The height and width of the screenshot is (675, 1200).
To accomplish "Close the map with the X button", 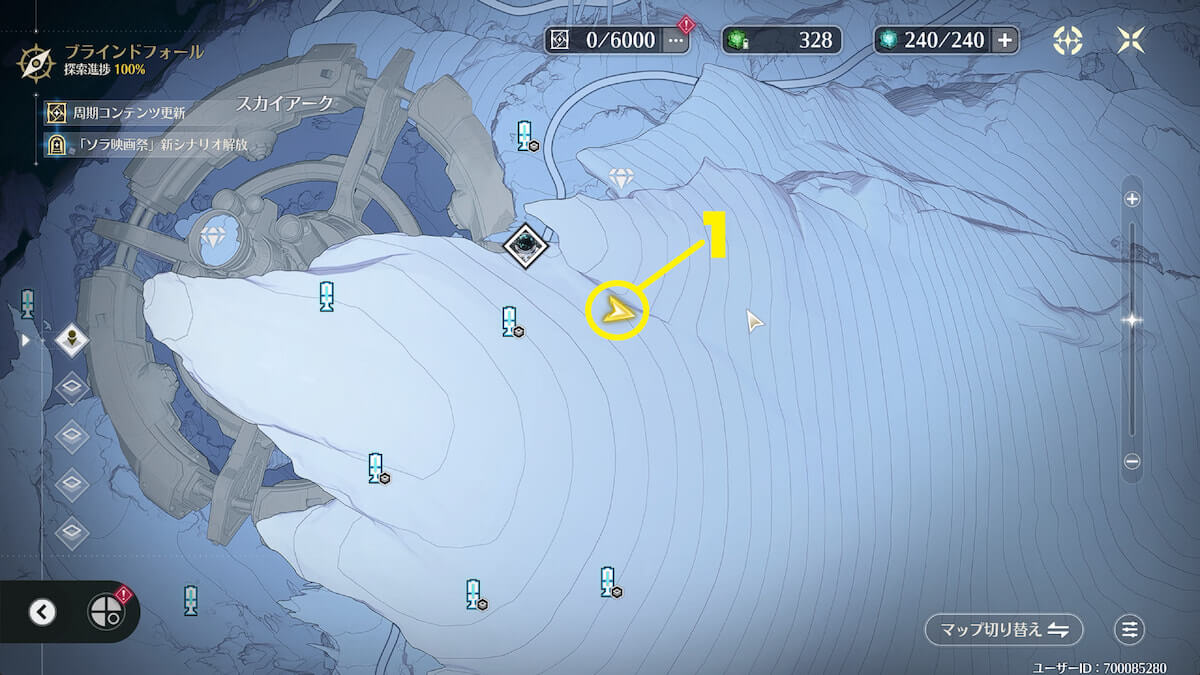I will tap(1132, 40).
